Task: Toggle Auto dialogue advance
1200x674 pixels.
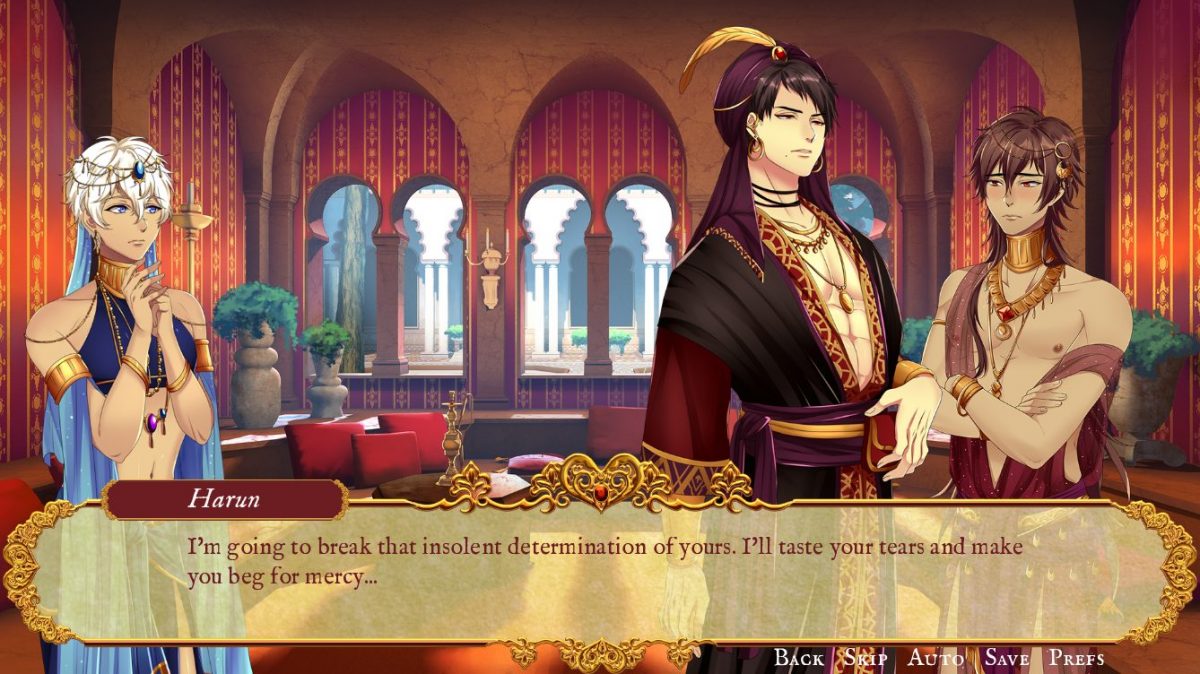Action: coord(935,657)
